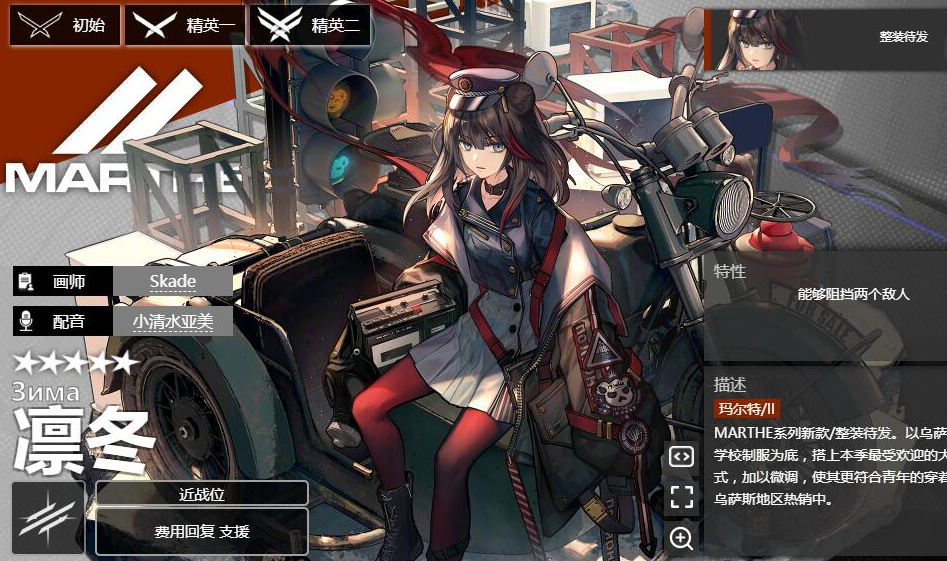Zoom in with the magnifier icon

pyautogui.click(x=681, y=538)
